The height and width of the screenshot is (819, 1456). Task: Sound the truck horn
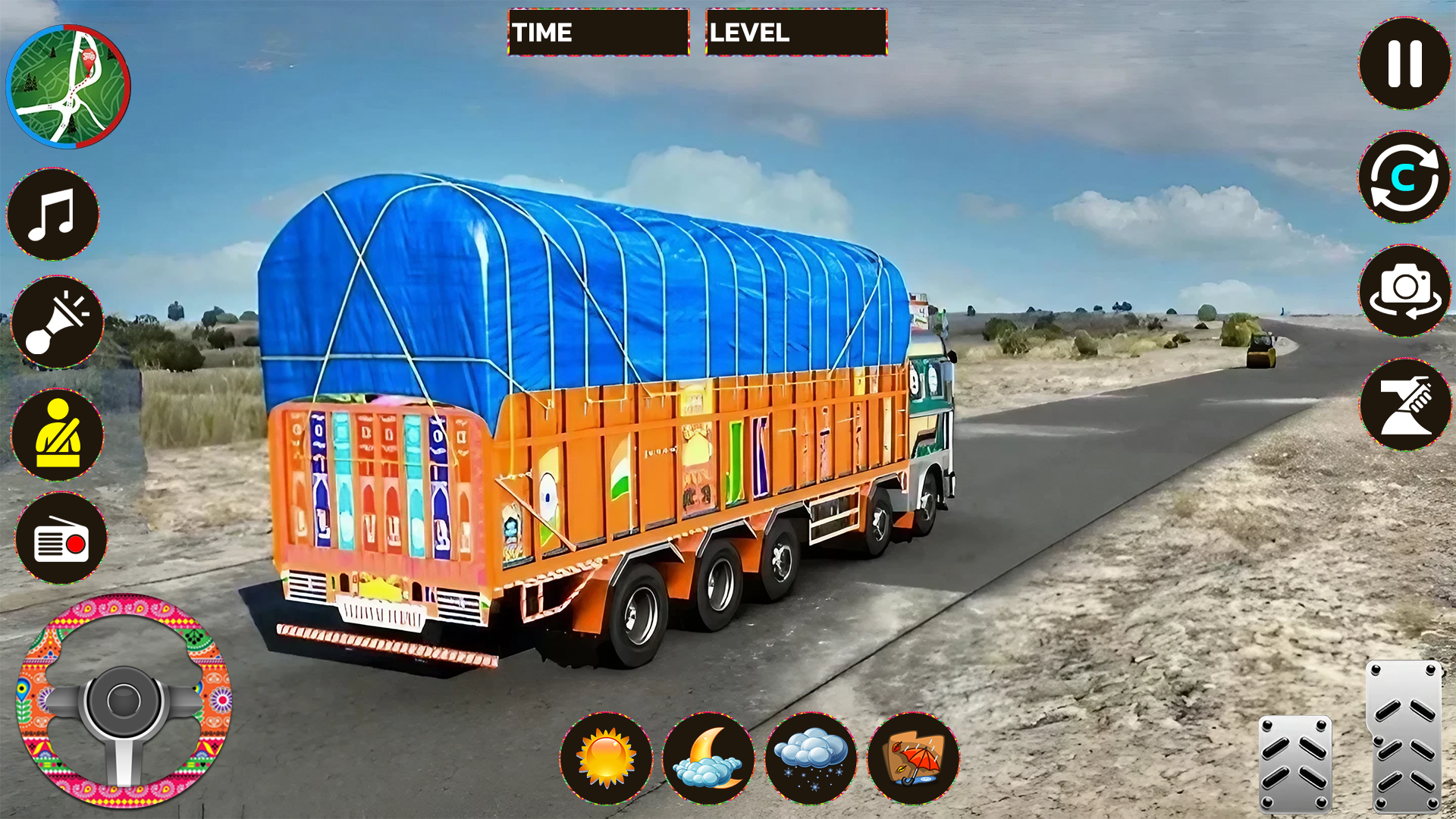[57, 322]
